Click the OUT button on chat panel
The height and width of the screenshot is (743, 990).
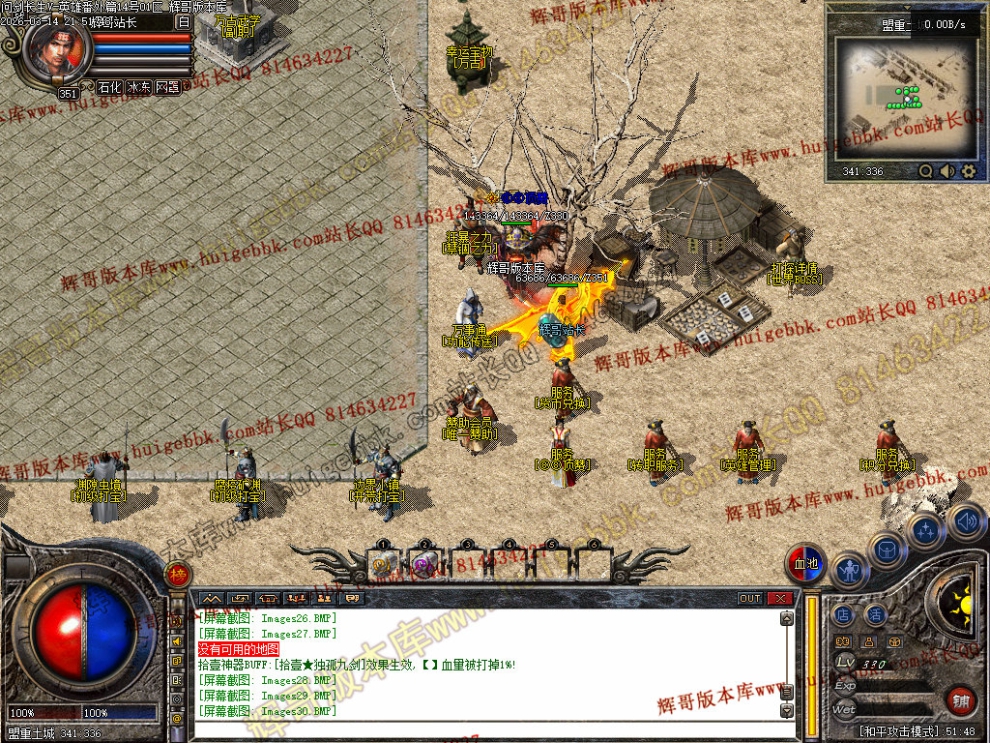[x=750, y=598]
